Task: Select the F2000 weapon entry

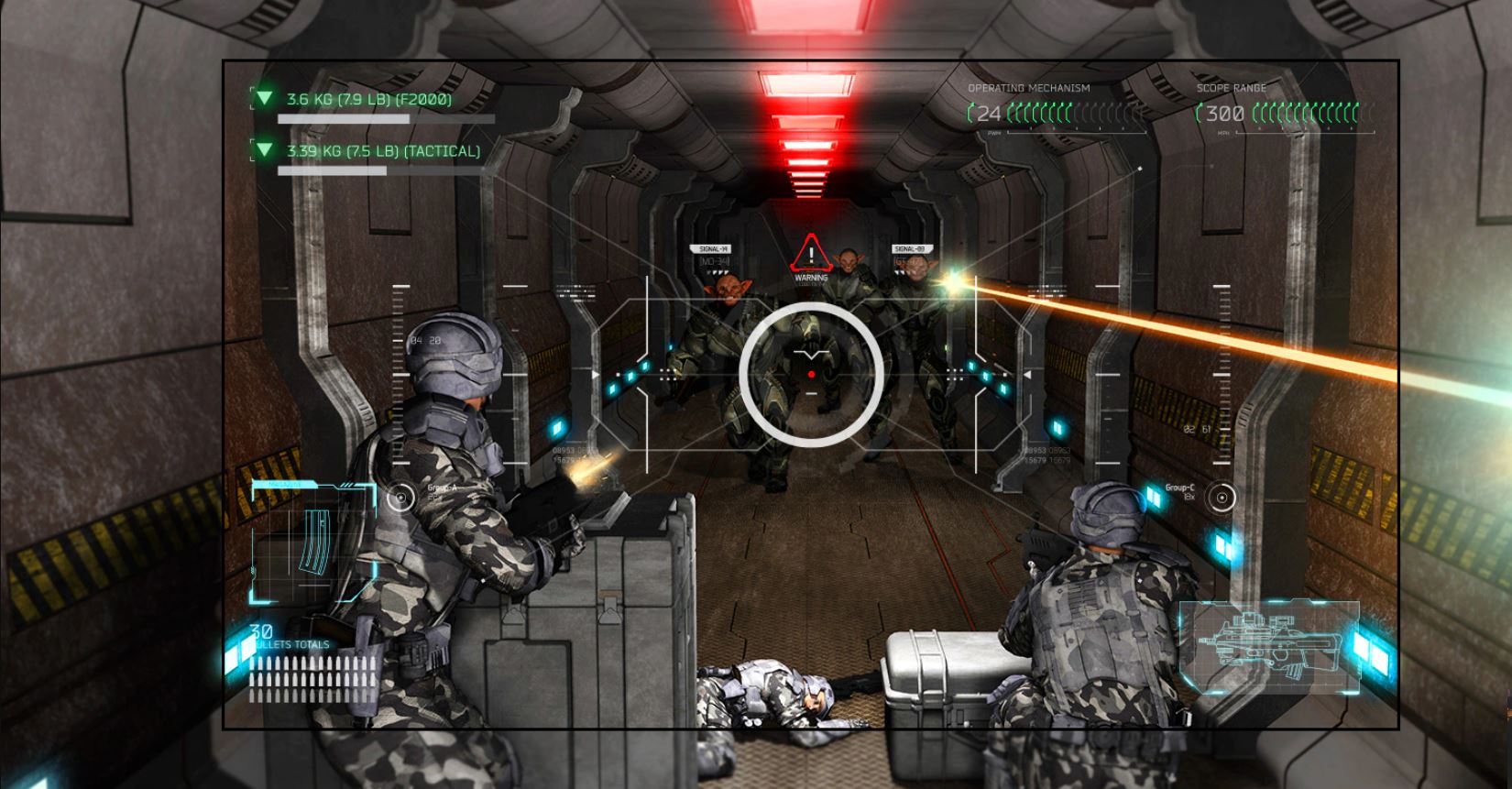Action: click(x=368, y=99)
